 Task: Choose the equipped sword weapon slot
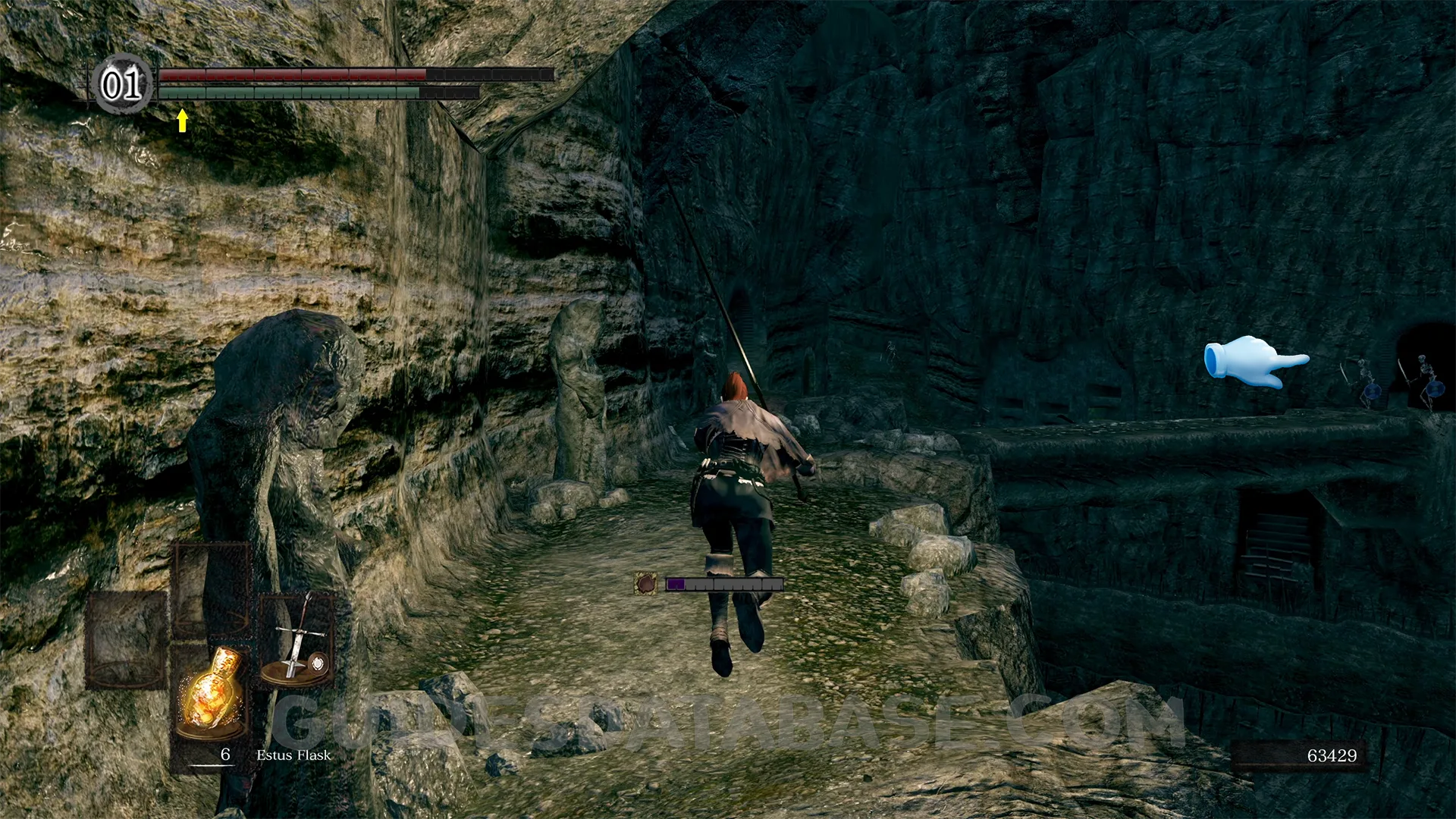tap(297, 641)
